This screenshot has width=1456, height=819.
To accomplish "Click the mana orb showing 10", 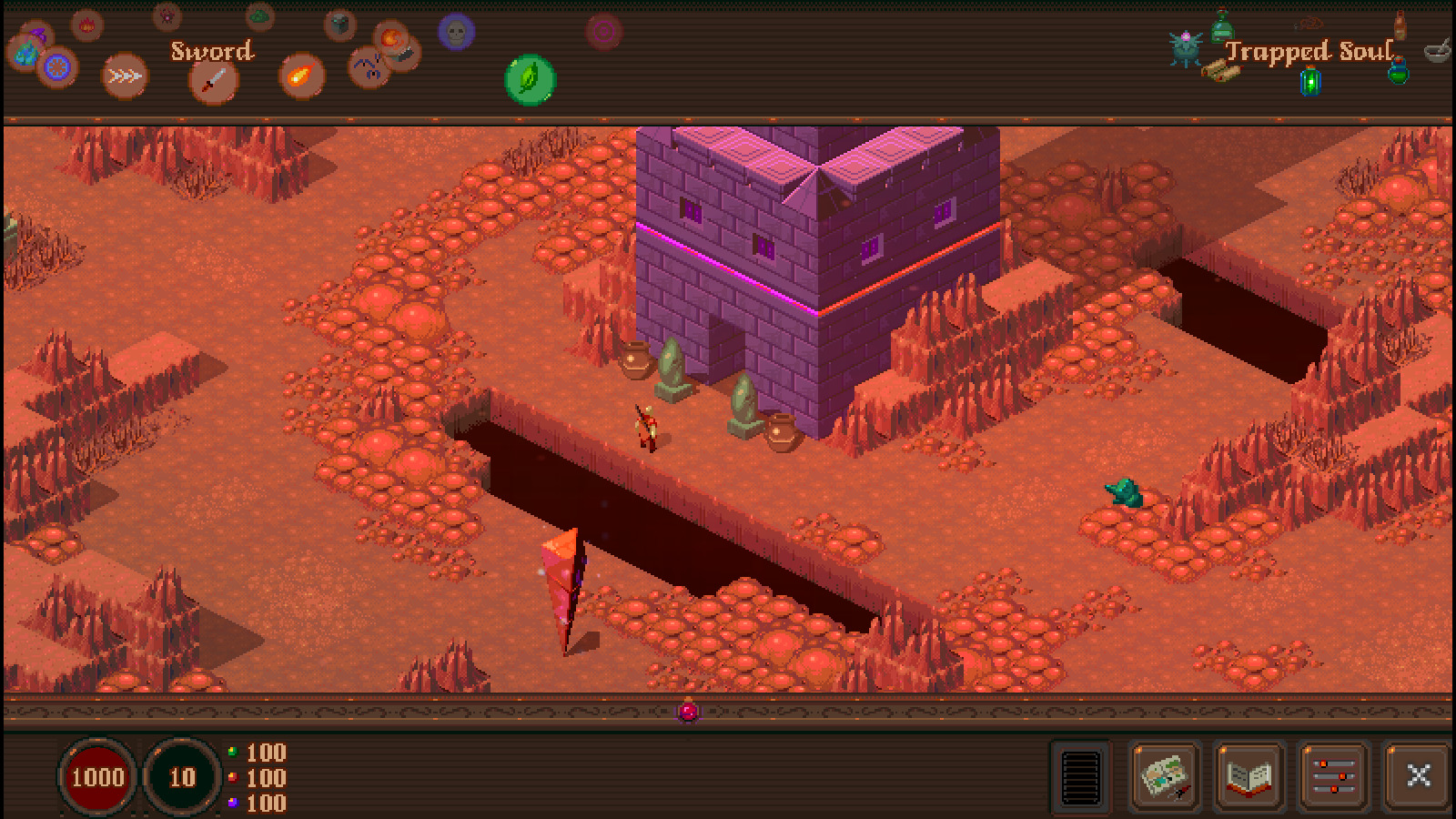I will click(x=180, y=777).
